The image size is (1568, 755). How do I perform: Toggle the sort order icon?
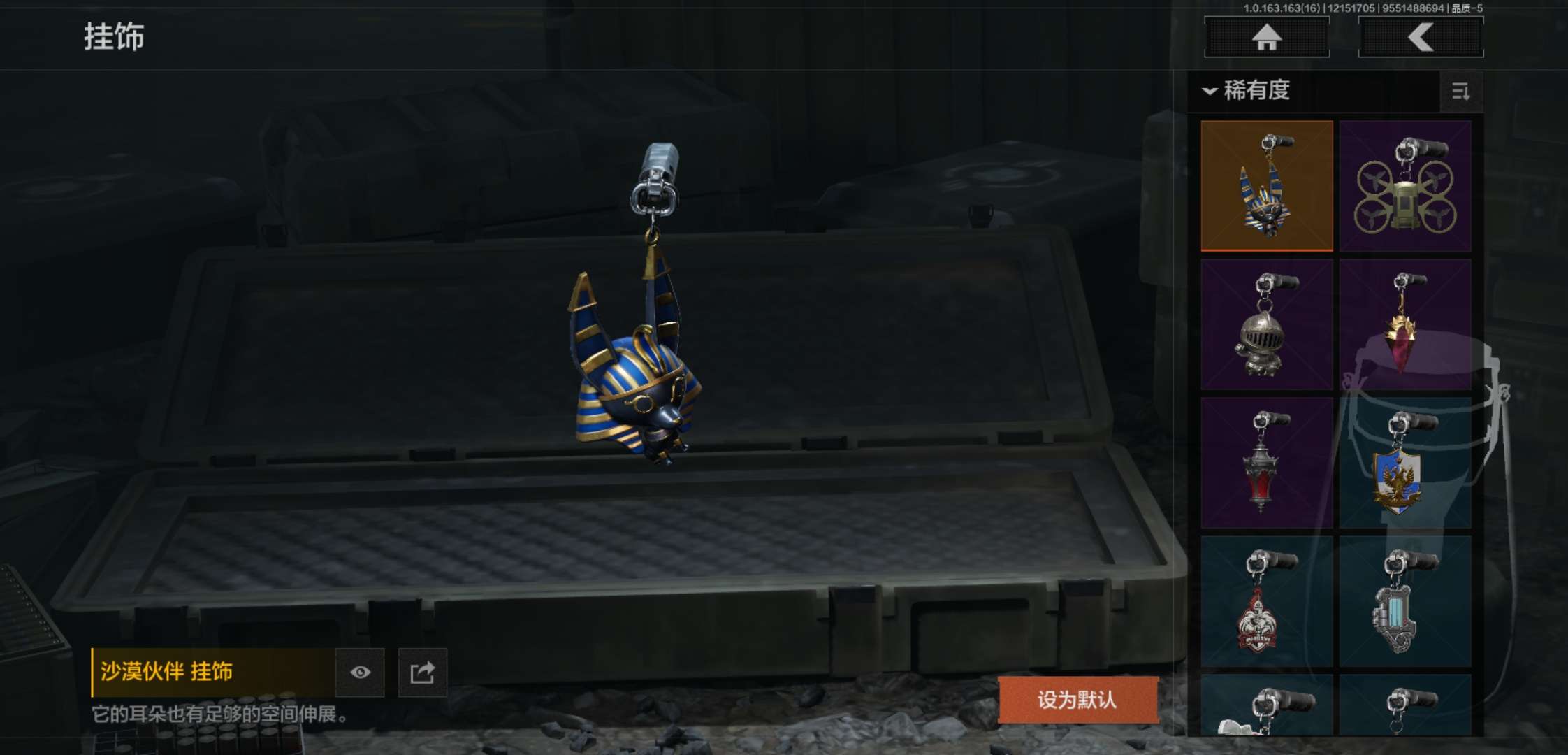click(1460, 92)
